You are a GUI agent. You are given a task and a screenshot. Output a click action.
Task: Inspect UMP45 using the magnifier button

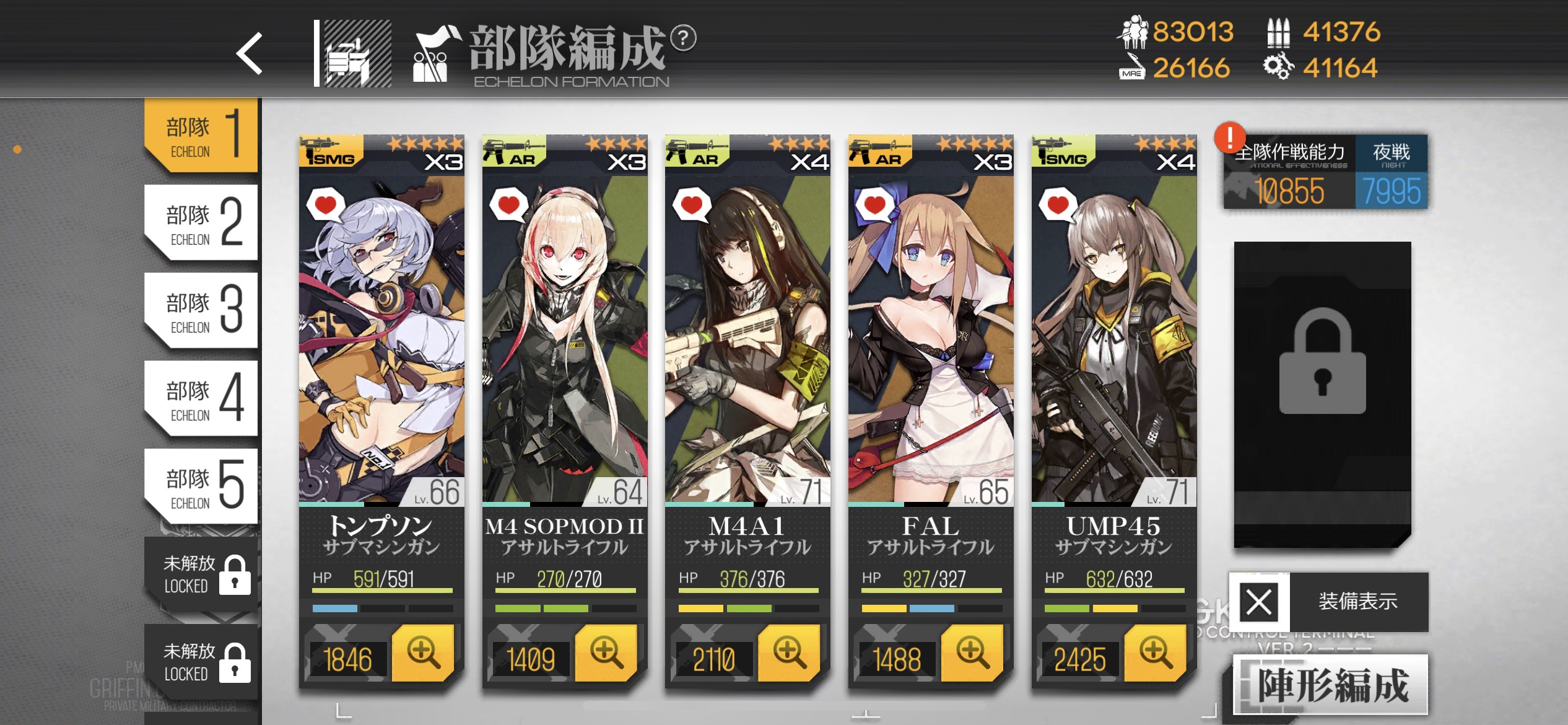coord(1156,652)
